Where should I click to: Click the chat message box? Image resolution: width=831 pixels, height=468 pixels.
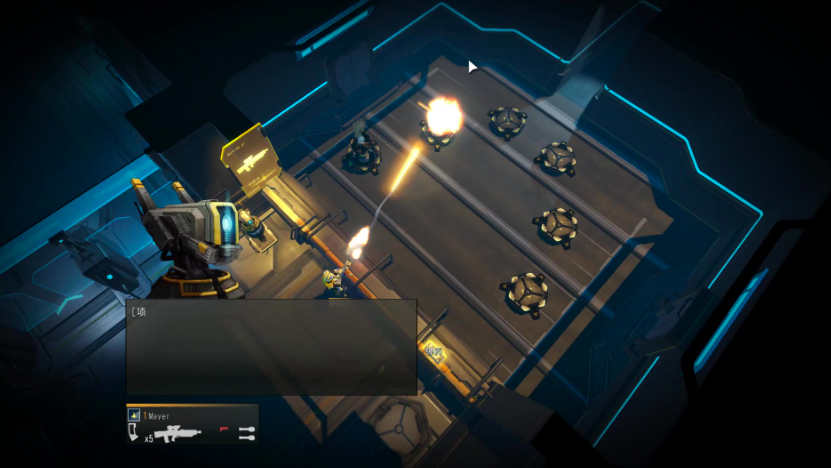pyautogui.click(x=271, y=347)
